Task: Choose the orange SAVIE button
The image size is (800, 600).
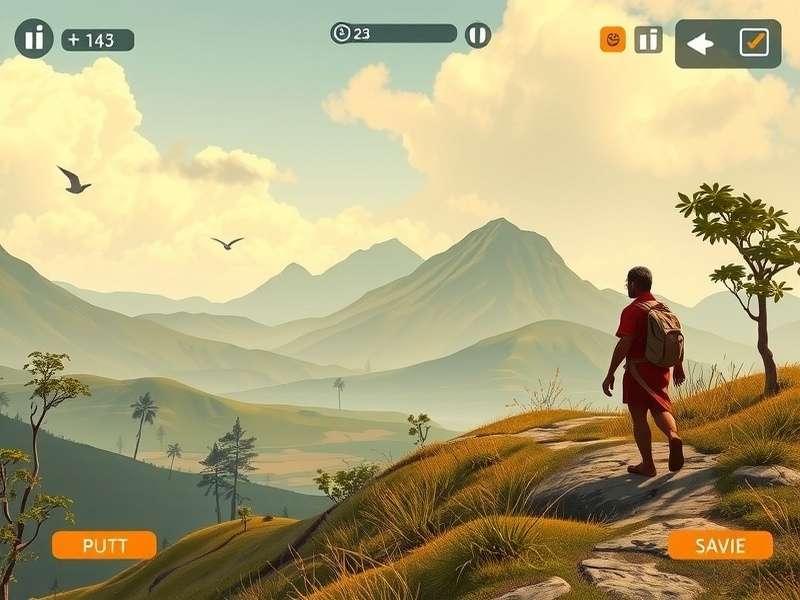Action: tap(720, 545)
